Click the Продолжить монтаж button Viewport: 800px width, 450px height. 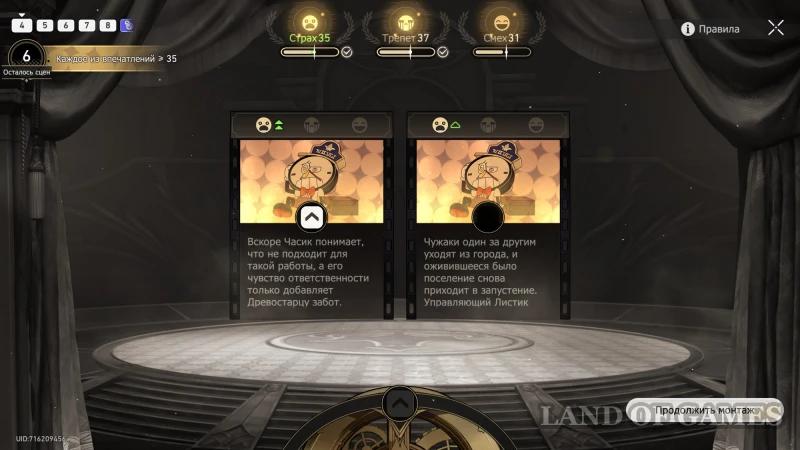[x=704, y=411]
